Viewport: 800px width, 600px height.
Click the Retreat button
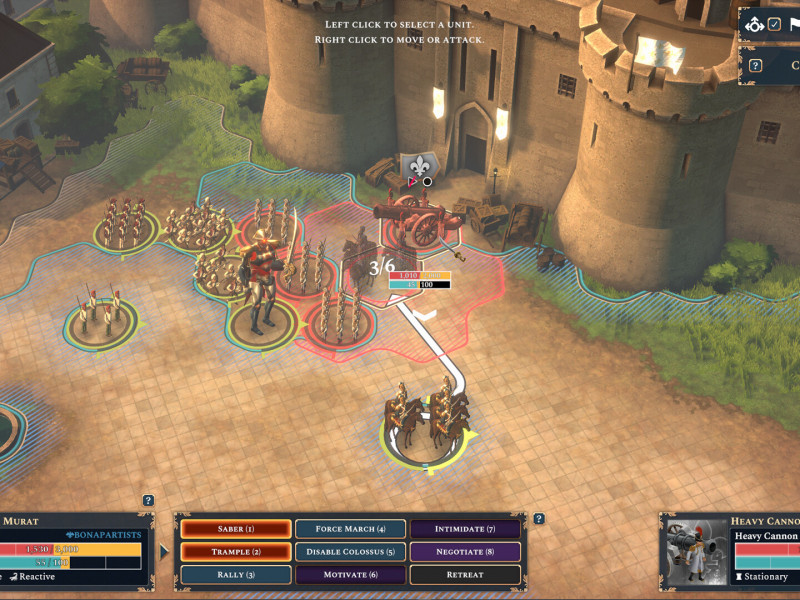click(465, 575)
